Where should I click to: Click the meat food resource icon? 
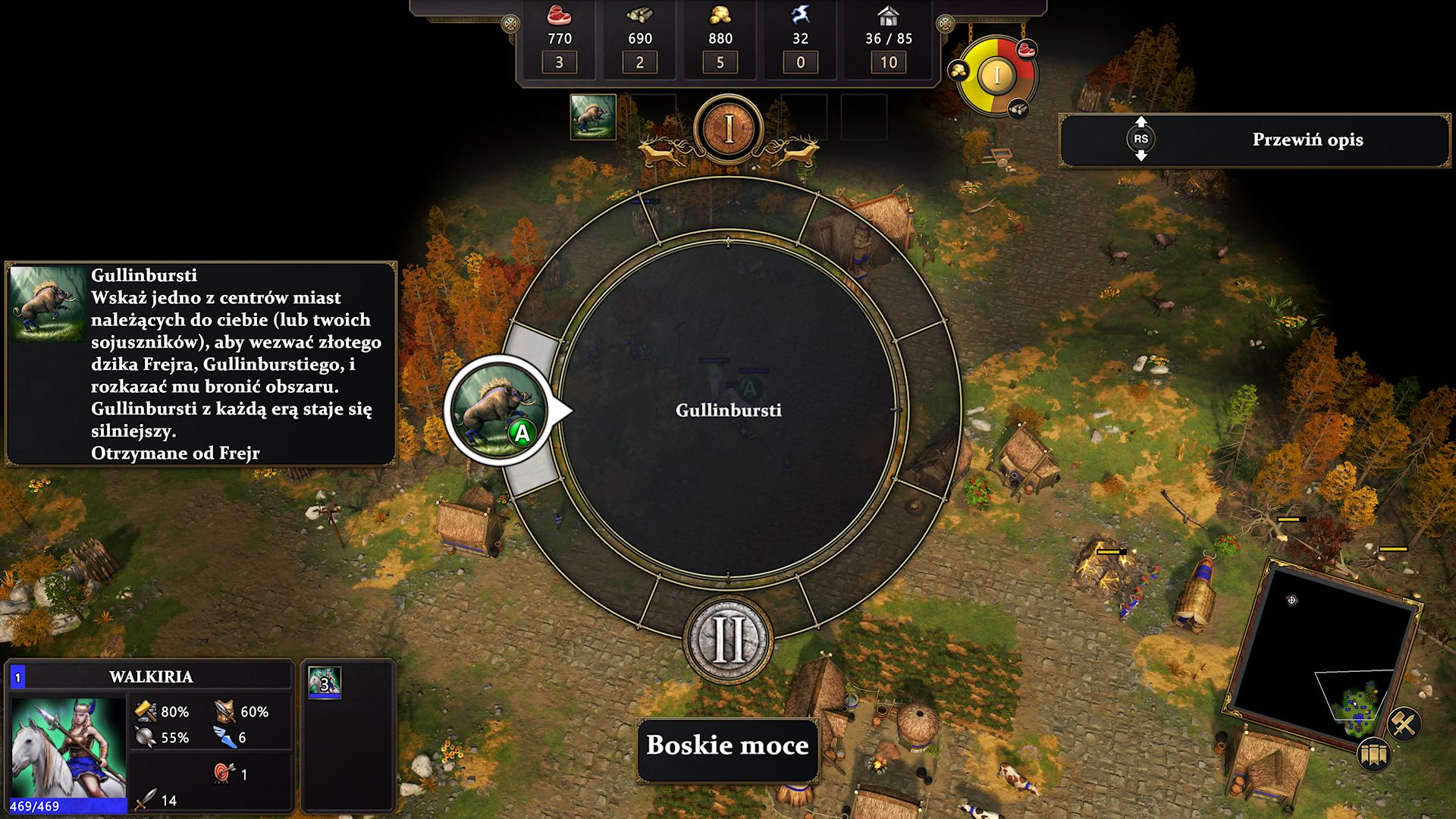click(558, 15)
